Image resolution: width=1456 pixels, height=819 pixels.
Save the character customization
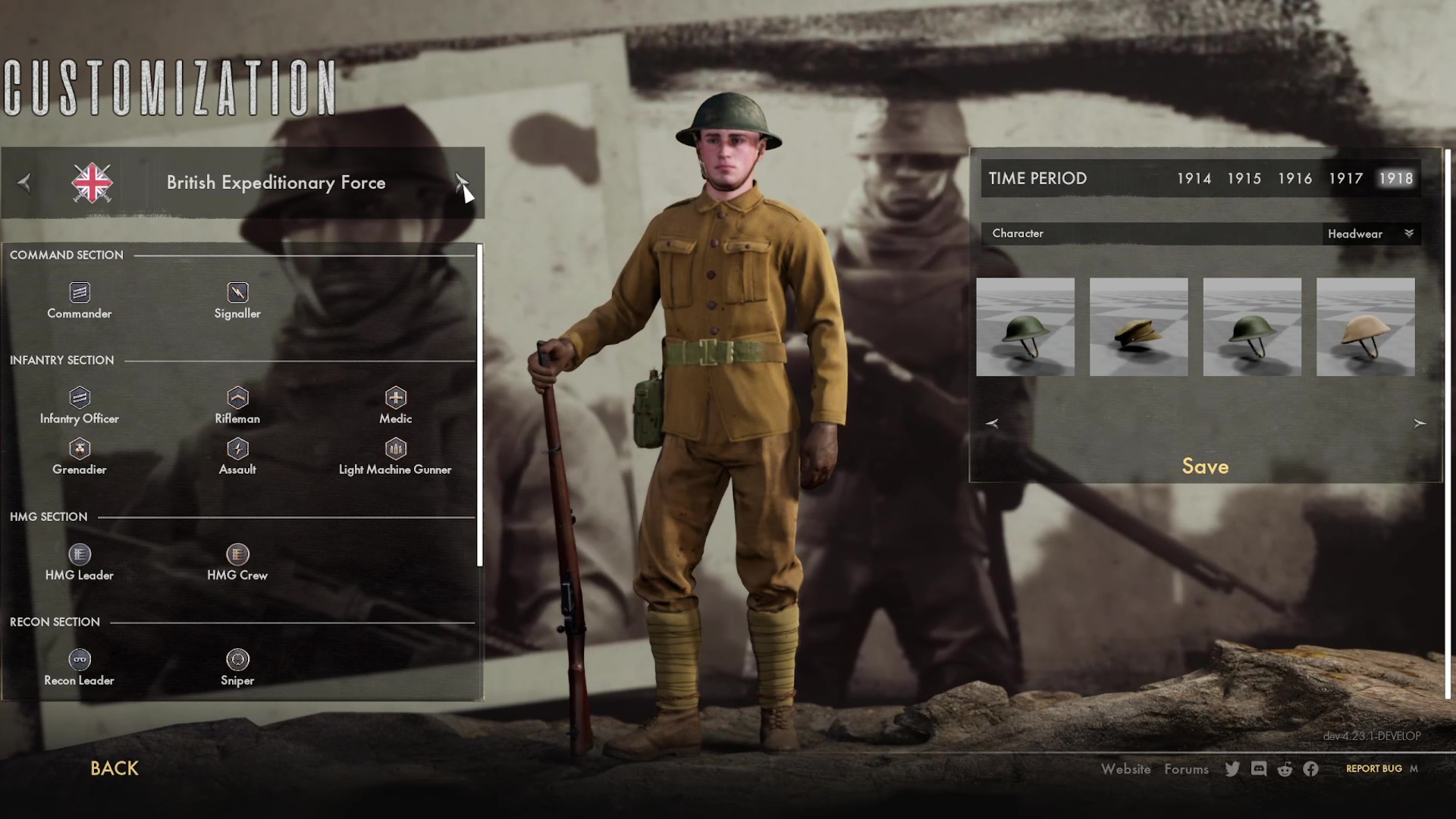1205,466
